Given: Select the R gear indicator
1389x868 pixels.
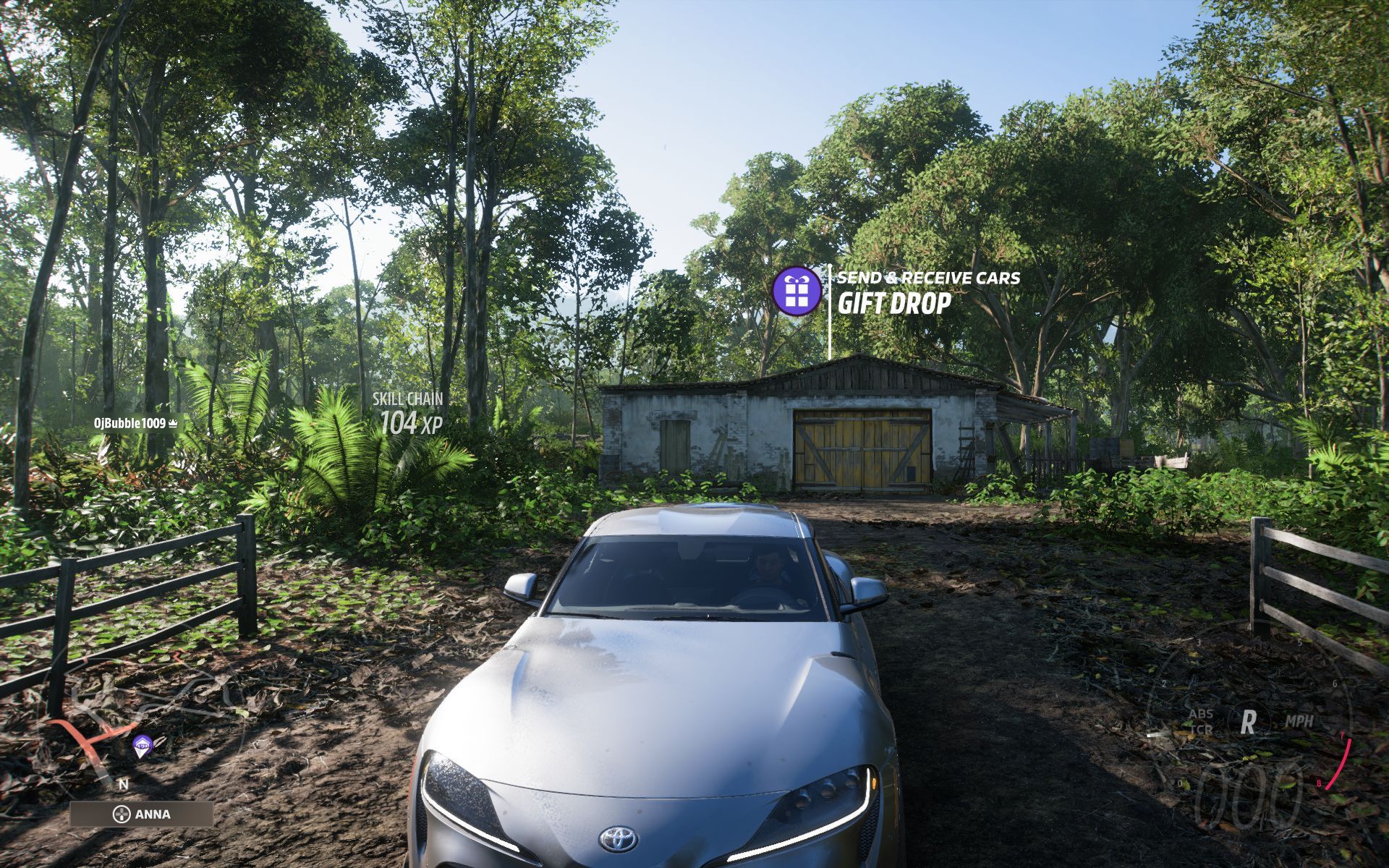Looking at the screenshot, I should [x=1247, y=720].
